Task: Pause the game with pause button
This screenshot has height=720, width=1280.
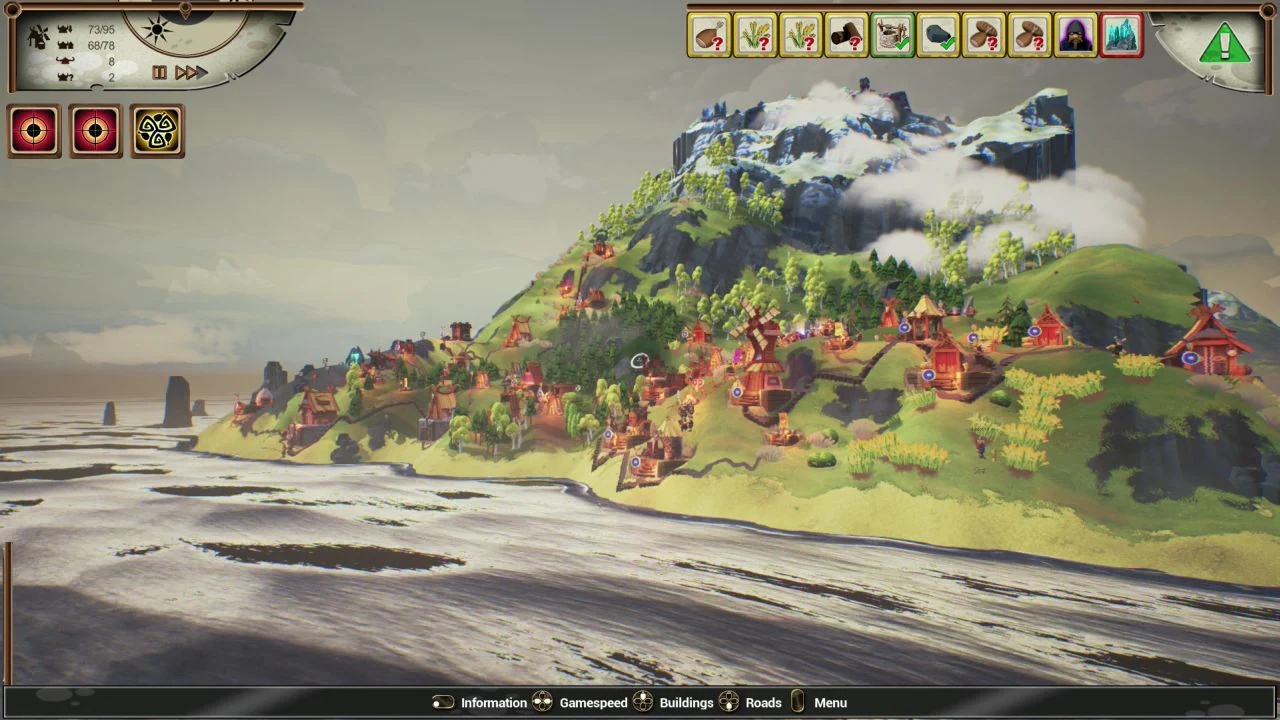Action: (159, 72)
